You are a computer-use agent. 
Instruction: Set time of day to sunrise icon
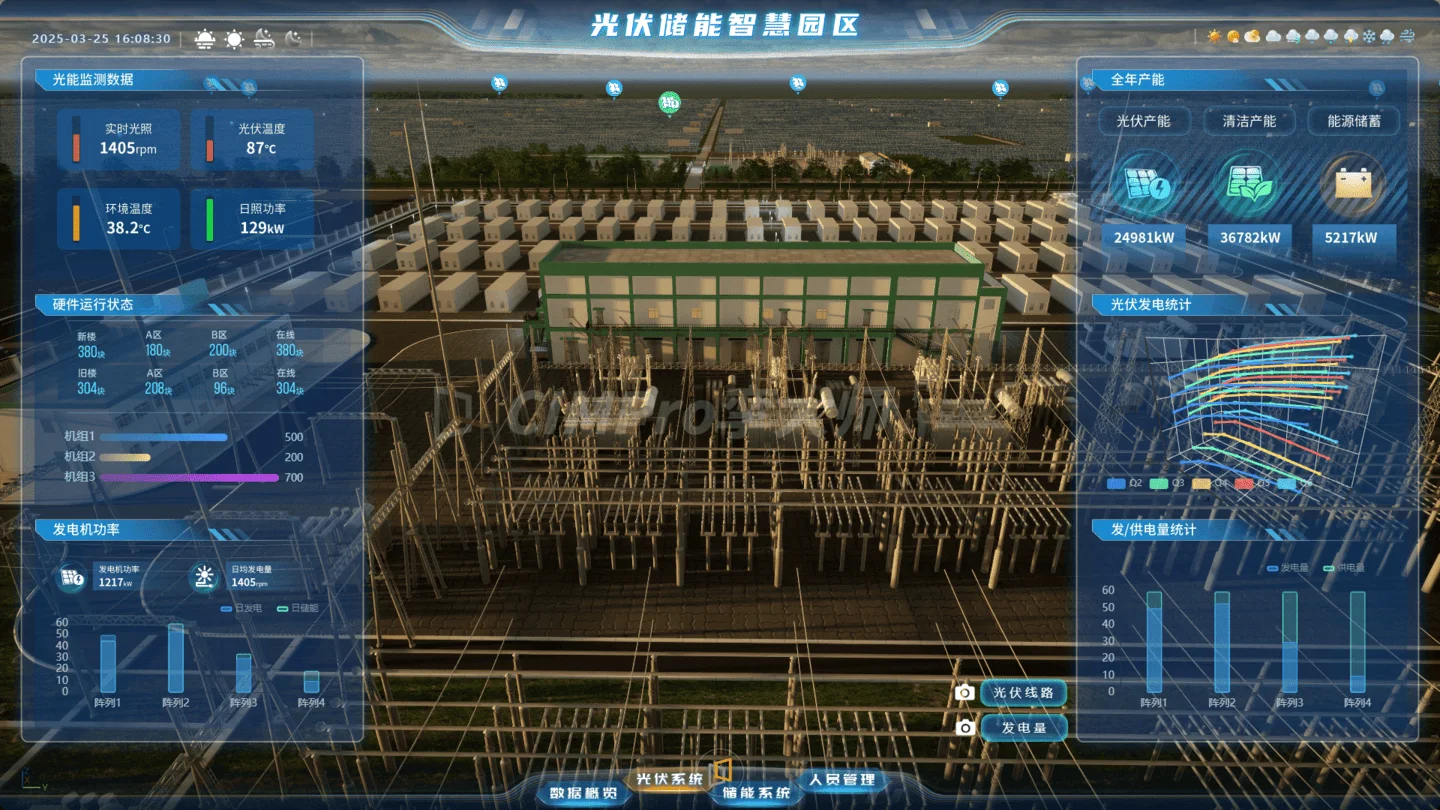point(205,39)
